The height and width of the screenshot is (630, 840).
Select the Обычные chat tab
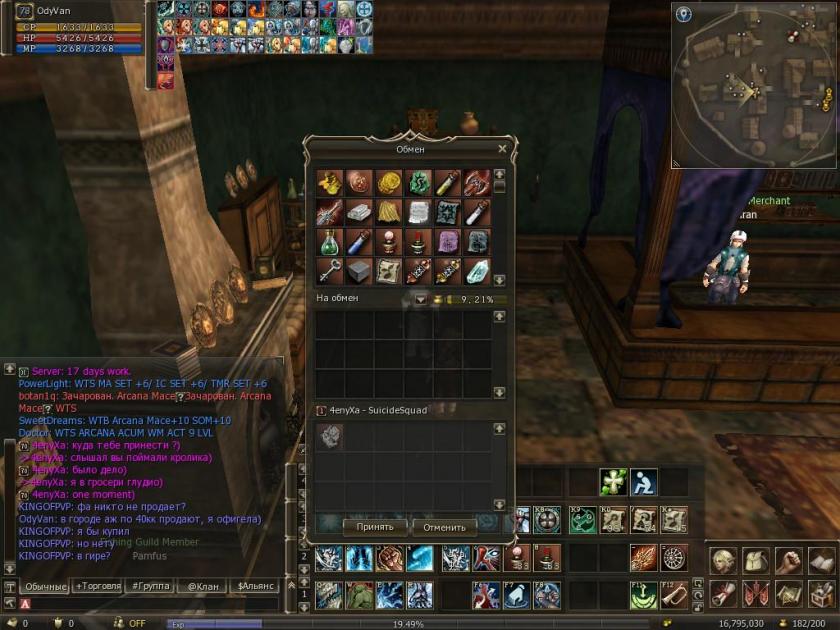click(44, 586)
